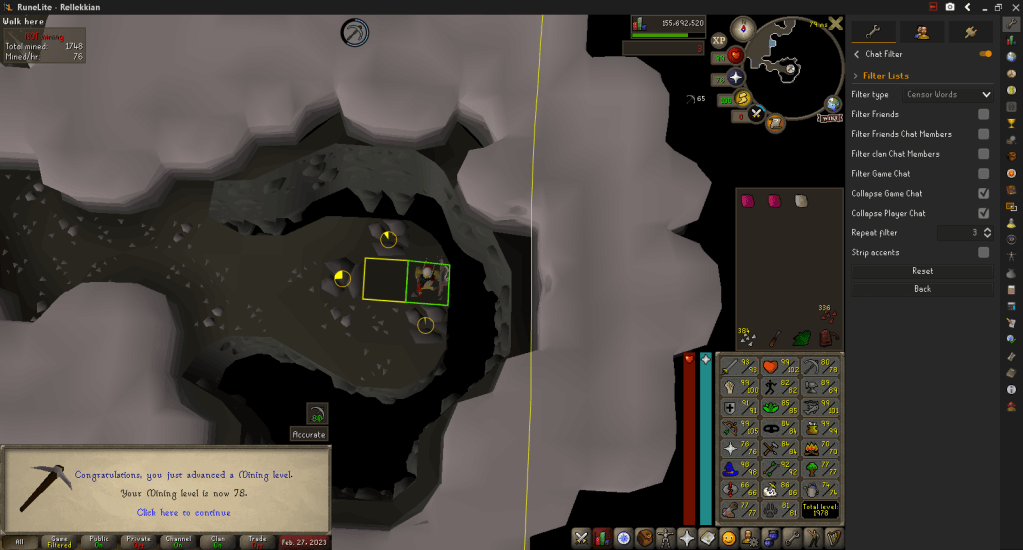Image resolution: width=1023 pixels, height=550 pixels.
Task: Tick the Filter Friends checkbox
Action: [983, 115]
